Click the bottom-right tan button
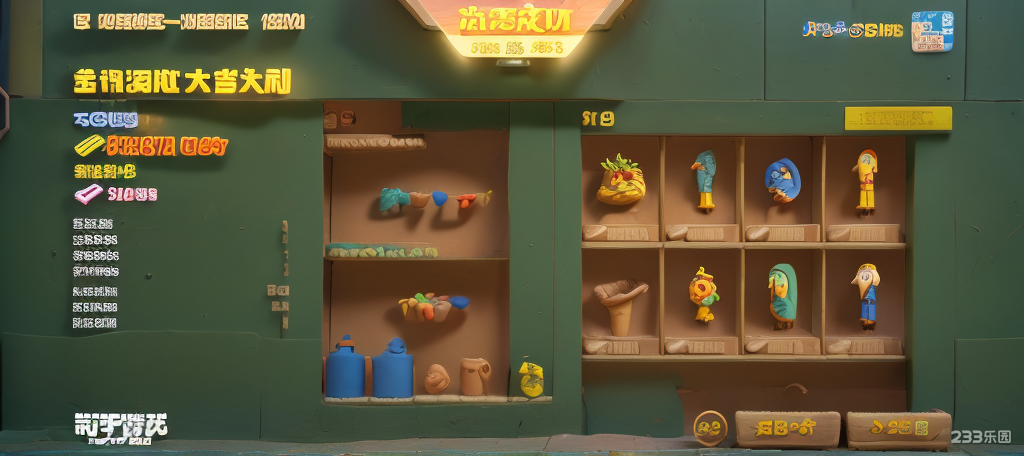 coord(897,428)
